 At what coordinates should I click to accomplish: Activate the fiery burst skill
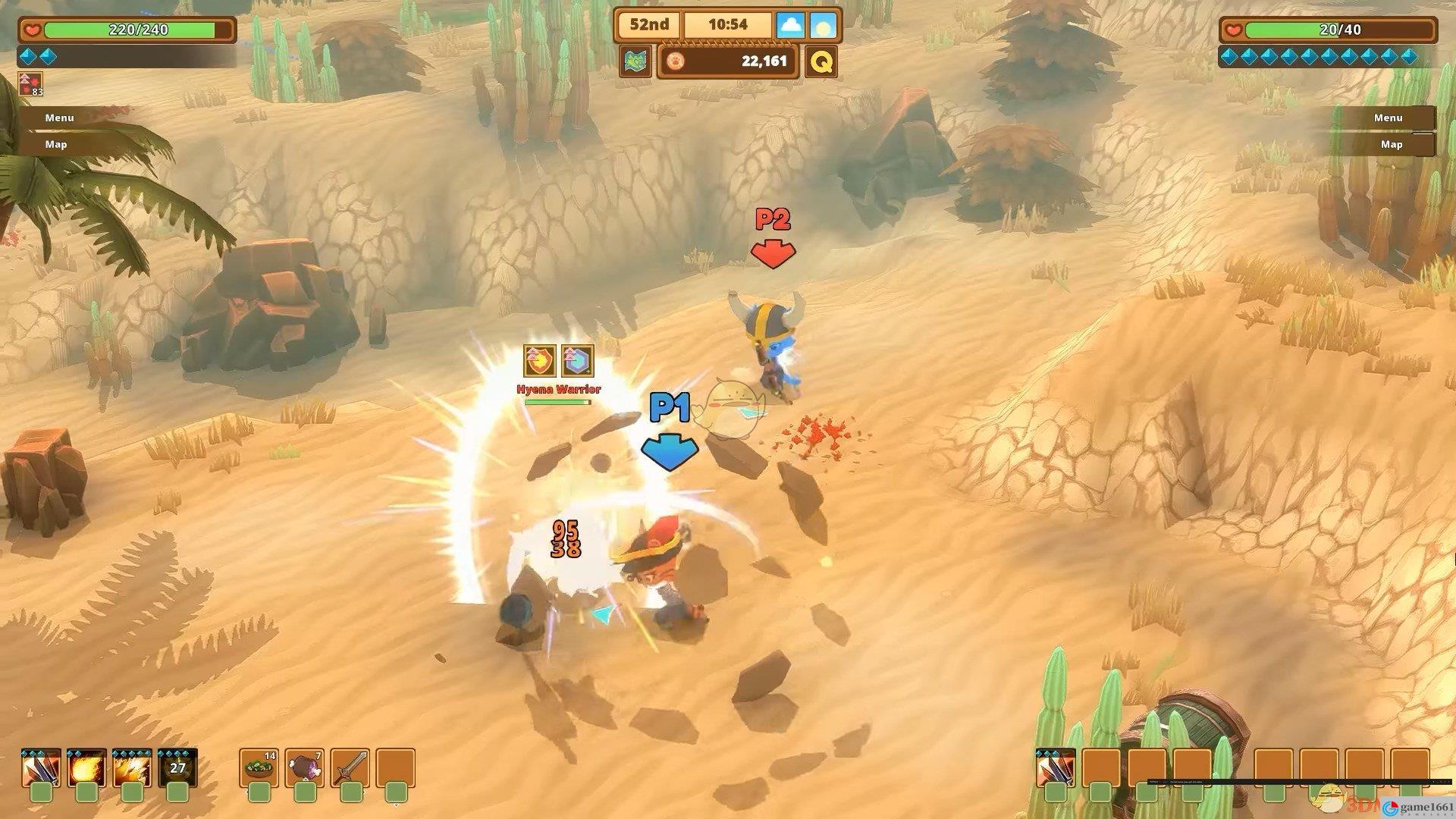click(x=132, y=769)
